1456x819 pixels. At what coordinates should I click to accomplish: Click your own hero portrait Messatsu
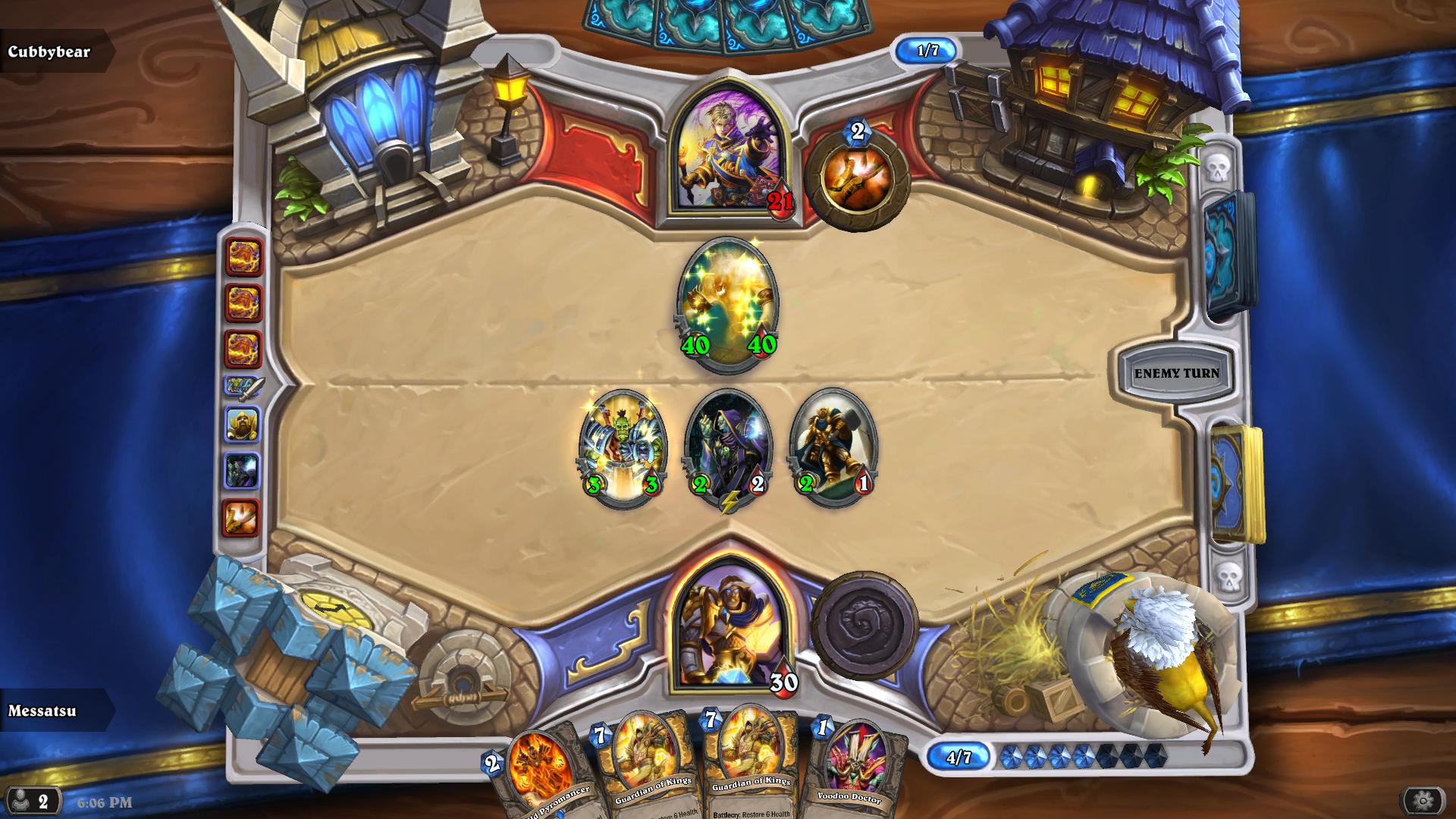(728, 629)
